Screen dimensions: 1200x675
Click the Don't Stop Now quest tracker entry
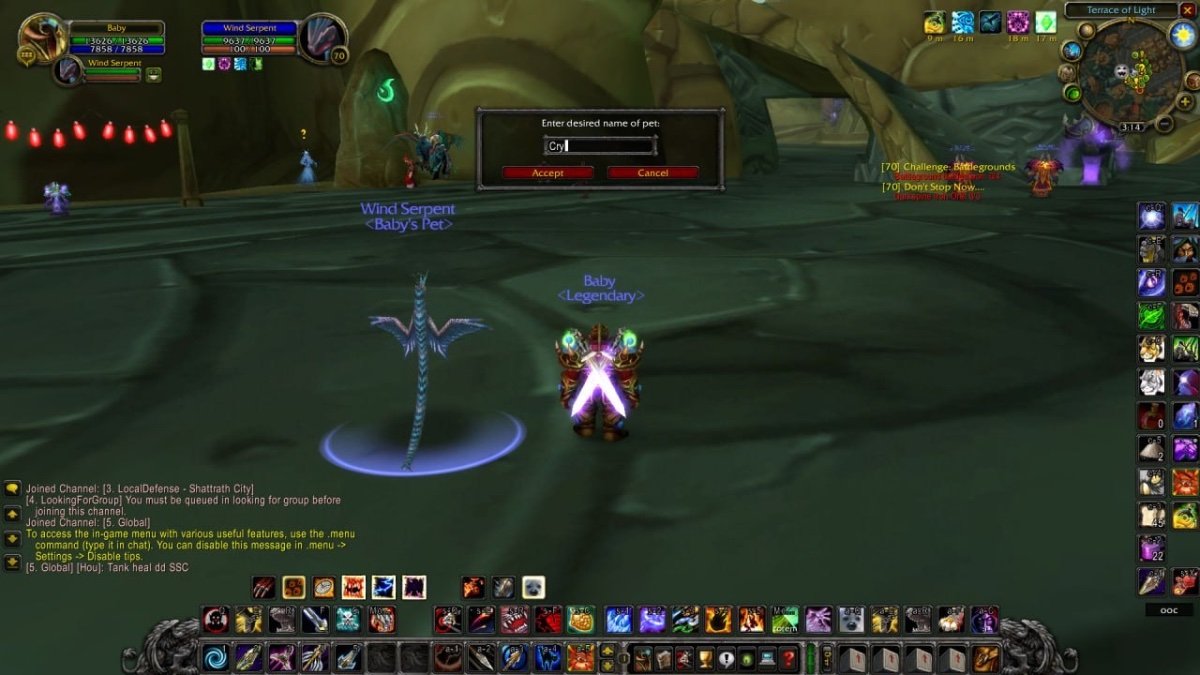[934, 186]
